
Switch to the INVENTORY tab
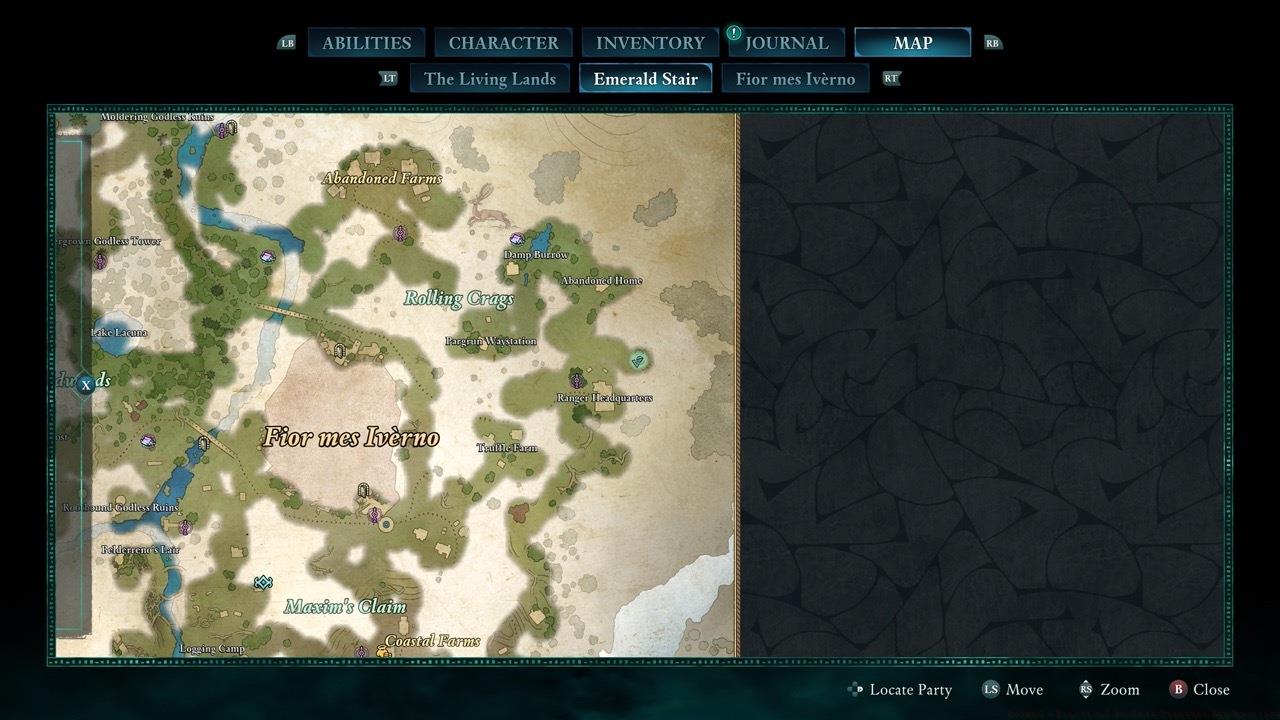click(648, 42)
